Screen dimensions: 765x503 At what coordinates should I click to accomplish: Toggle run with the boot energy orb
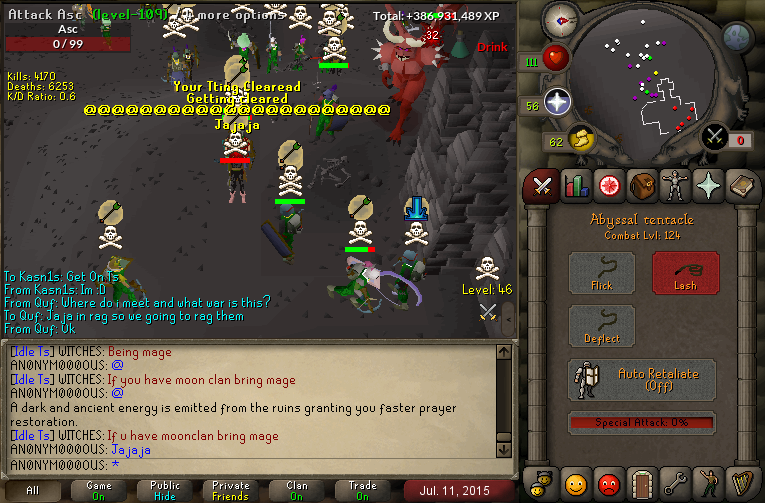pos(578,139)
